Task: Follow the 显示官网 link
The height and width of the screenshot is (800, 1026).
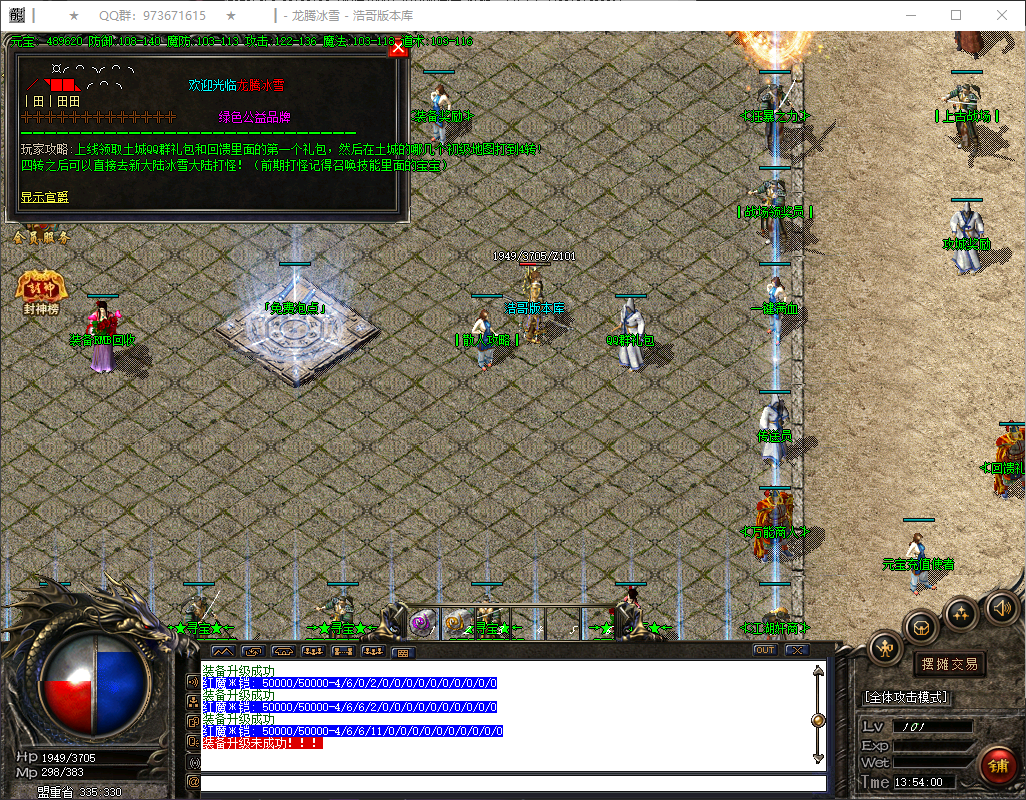Action: 45,197
